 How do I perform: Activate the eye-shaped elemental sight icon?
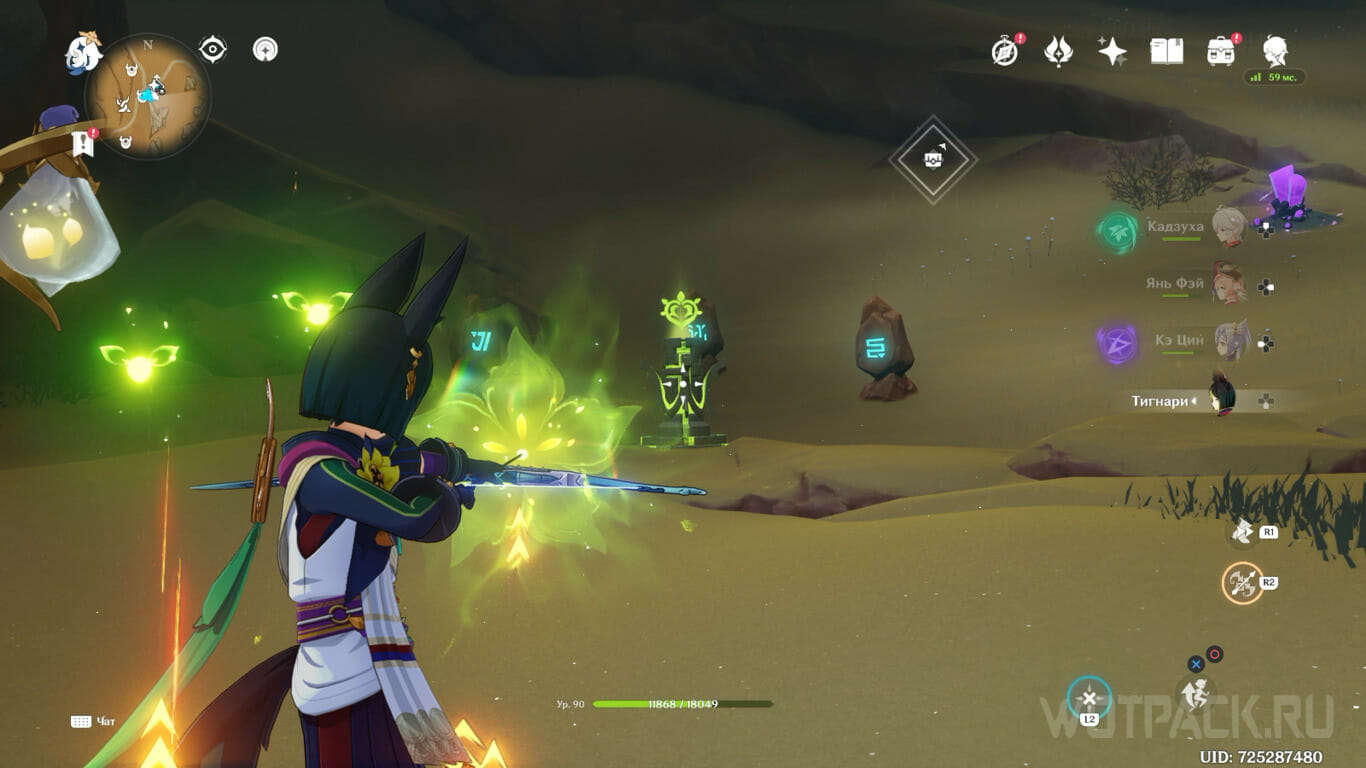[x=213, y=49]
